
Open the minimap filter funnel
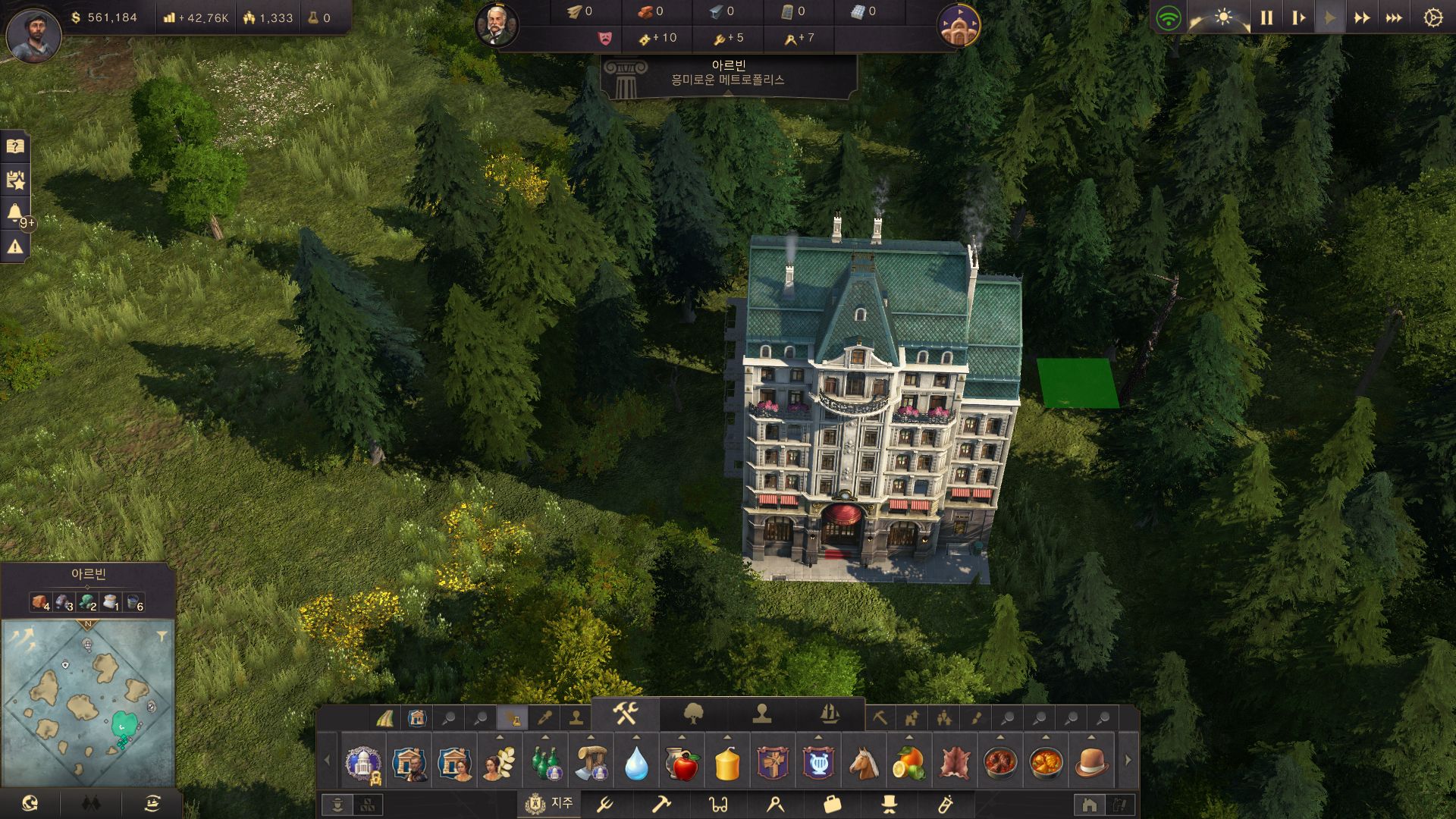pos(162,636)
